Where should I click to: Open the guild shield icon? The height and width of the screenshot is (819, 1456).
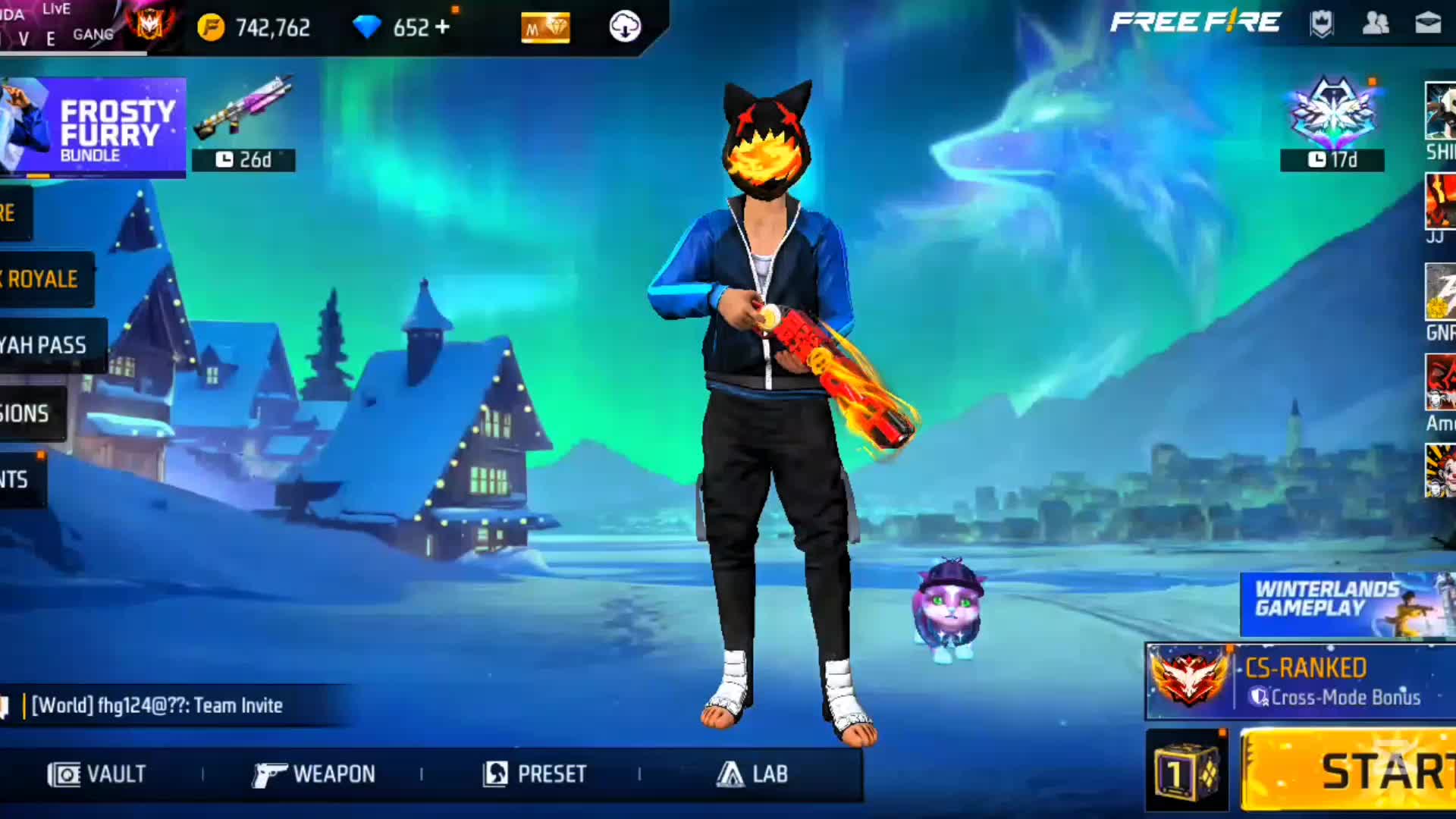pyautogui.click(x=1322, y=24)
